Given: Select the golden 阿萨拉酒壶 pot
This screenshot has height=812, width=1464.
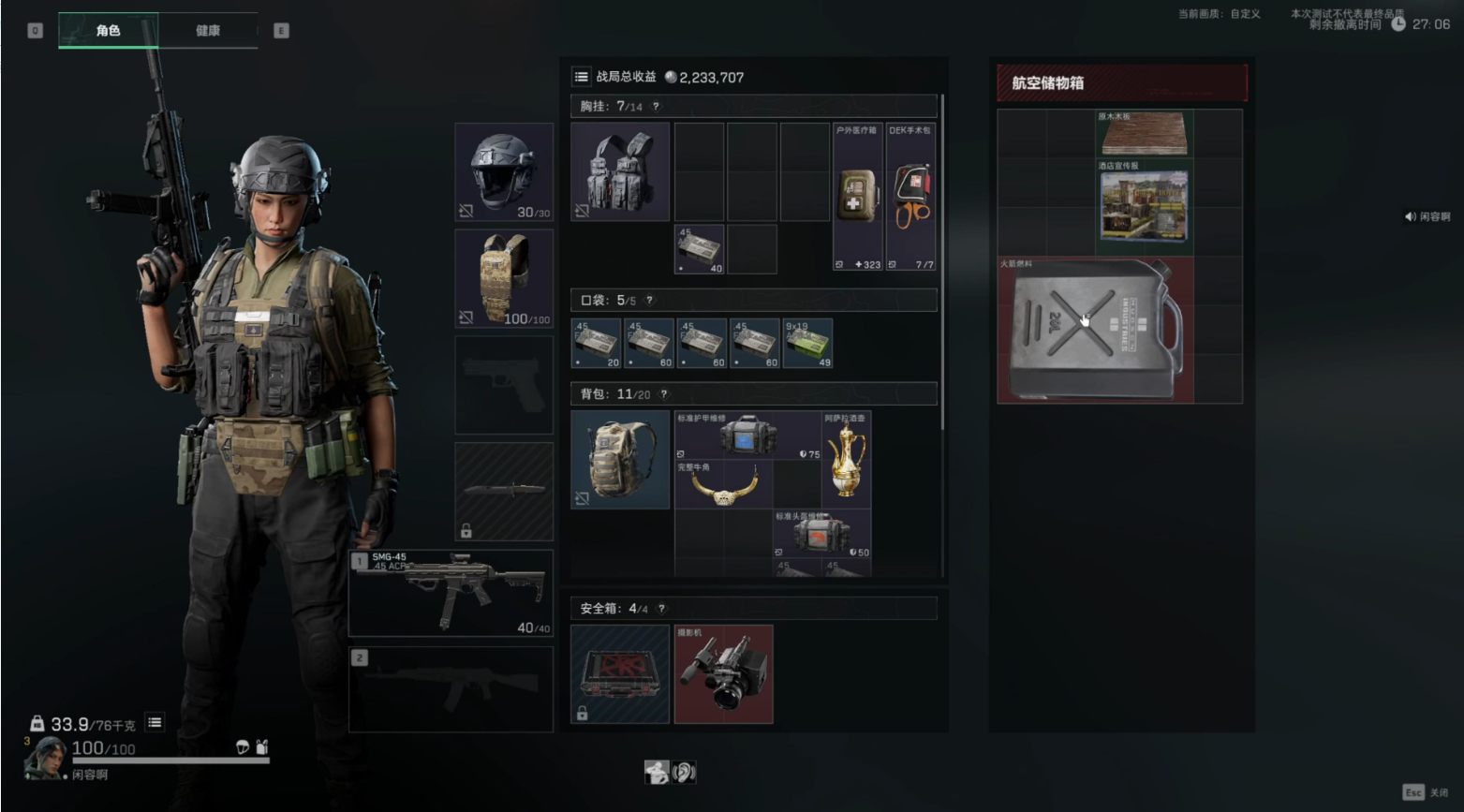Looking at the screenshot, I should tap(847, 459).
